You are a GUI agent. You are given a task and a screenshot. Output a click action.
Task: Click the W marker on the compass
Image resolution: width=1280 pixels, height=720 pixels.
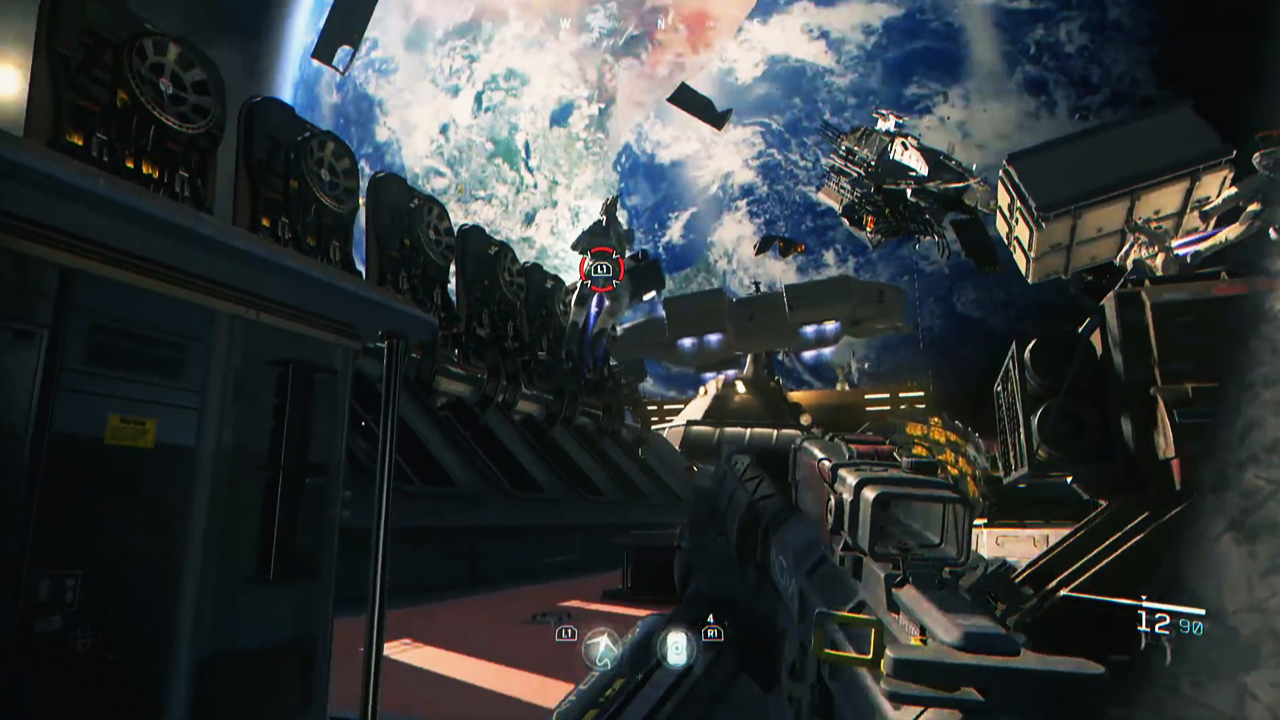tap(565, 22)
